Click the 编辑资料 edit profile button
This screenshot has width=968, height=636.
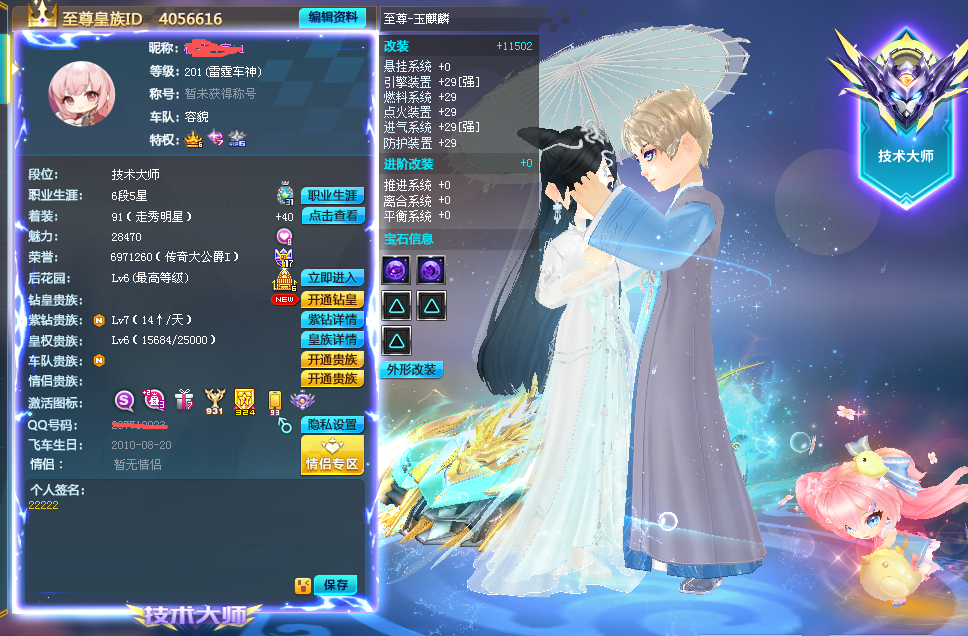[331, 18]
